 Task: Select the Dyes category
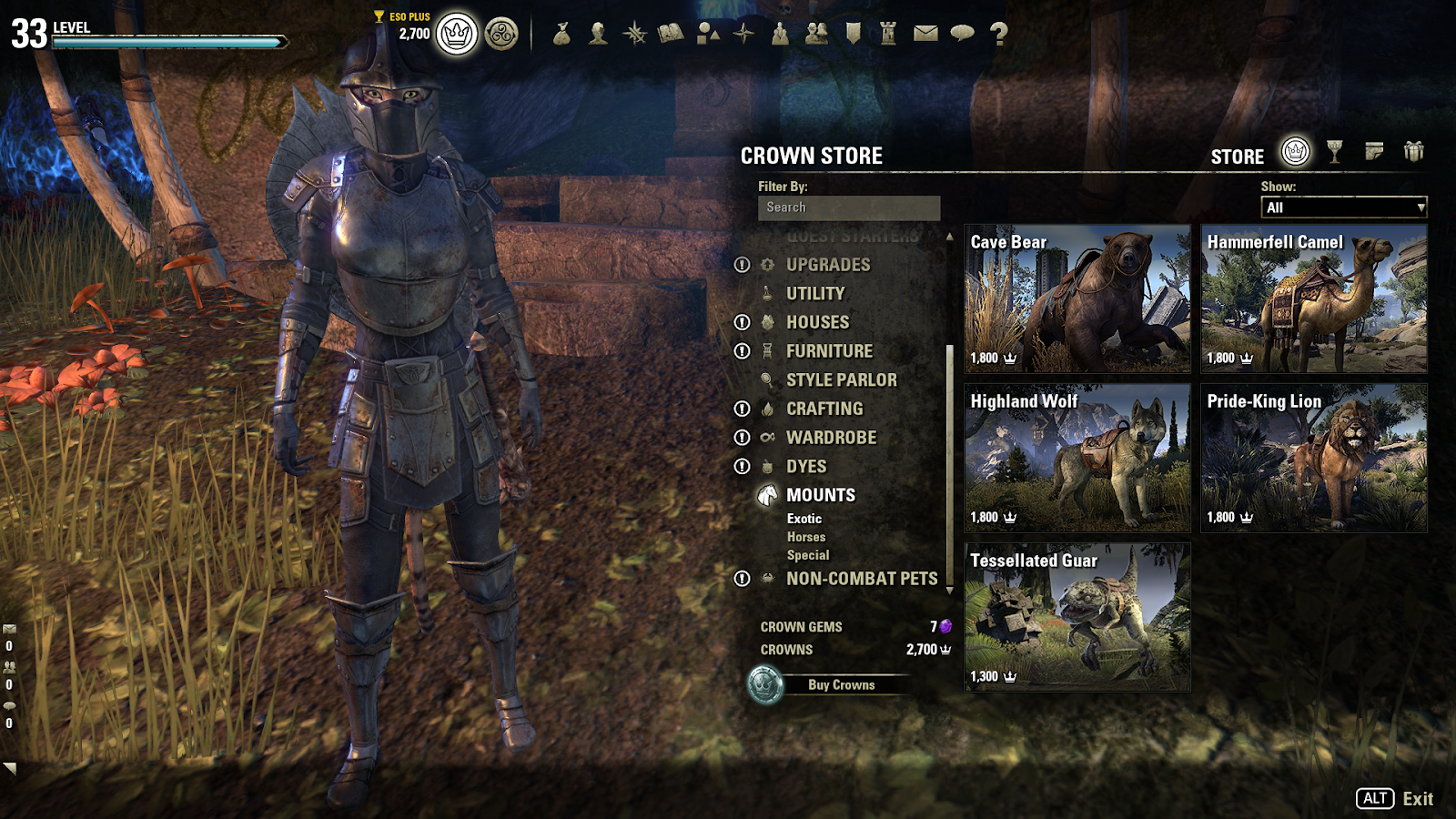coord(806,467)
